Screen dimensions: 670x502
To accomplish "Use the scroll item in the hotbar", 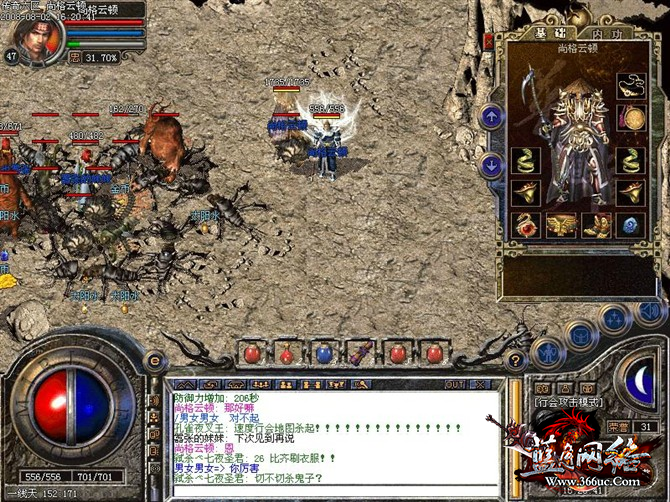I will pyautogui.click(x=359, y=353).
